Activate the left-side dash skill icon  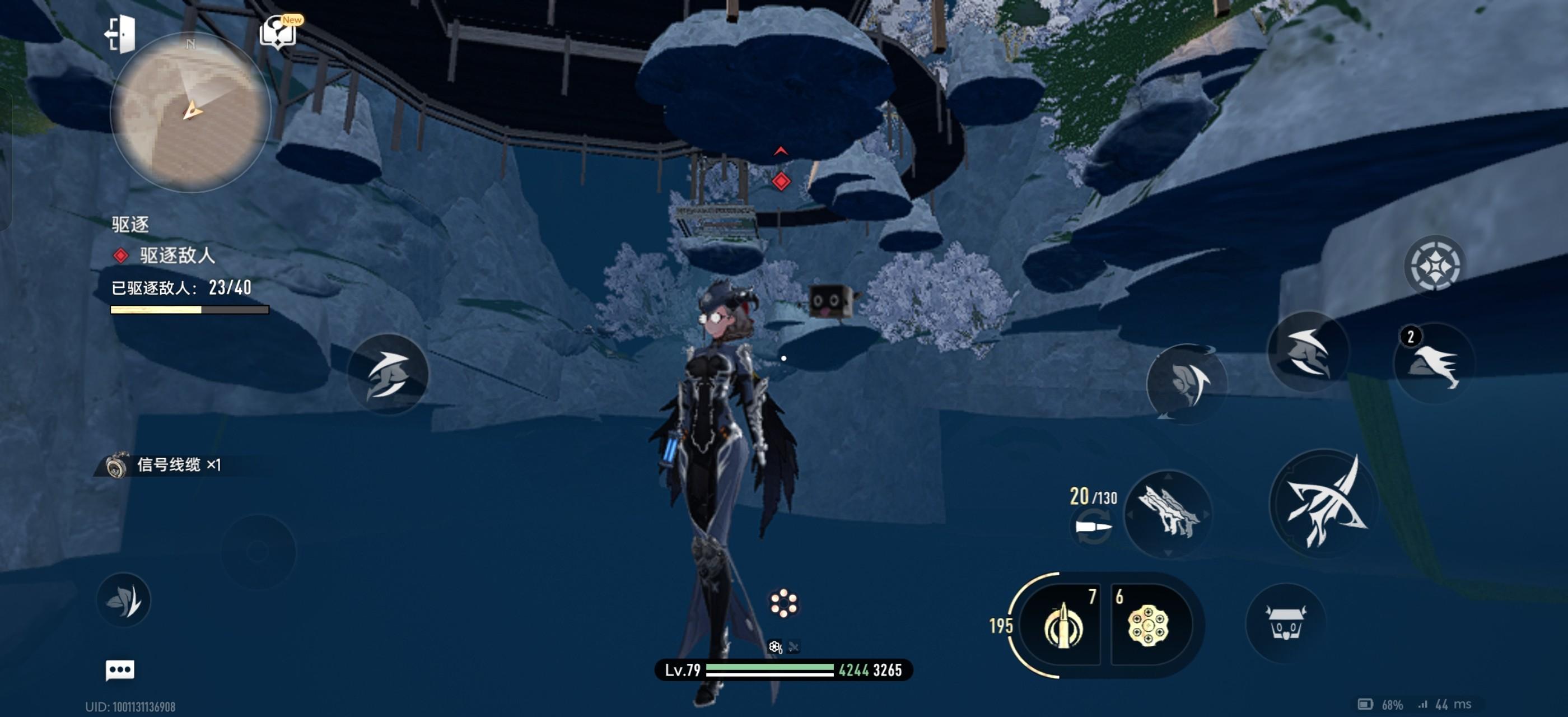pos(388,374)
